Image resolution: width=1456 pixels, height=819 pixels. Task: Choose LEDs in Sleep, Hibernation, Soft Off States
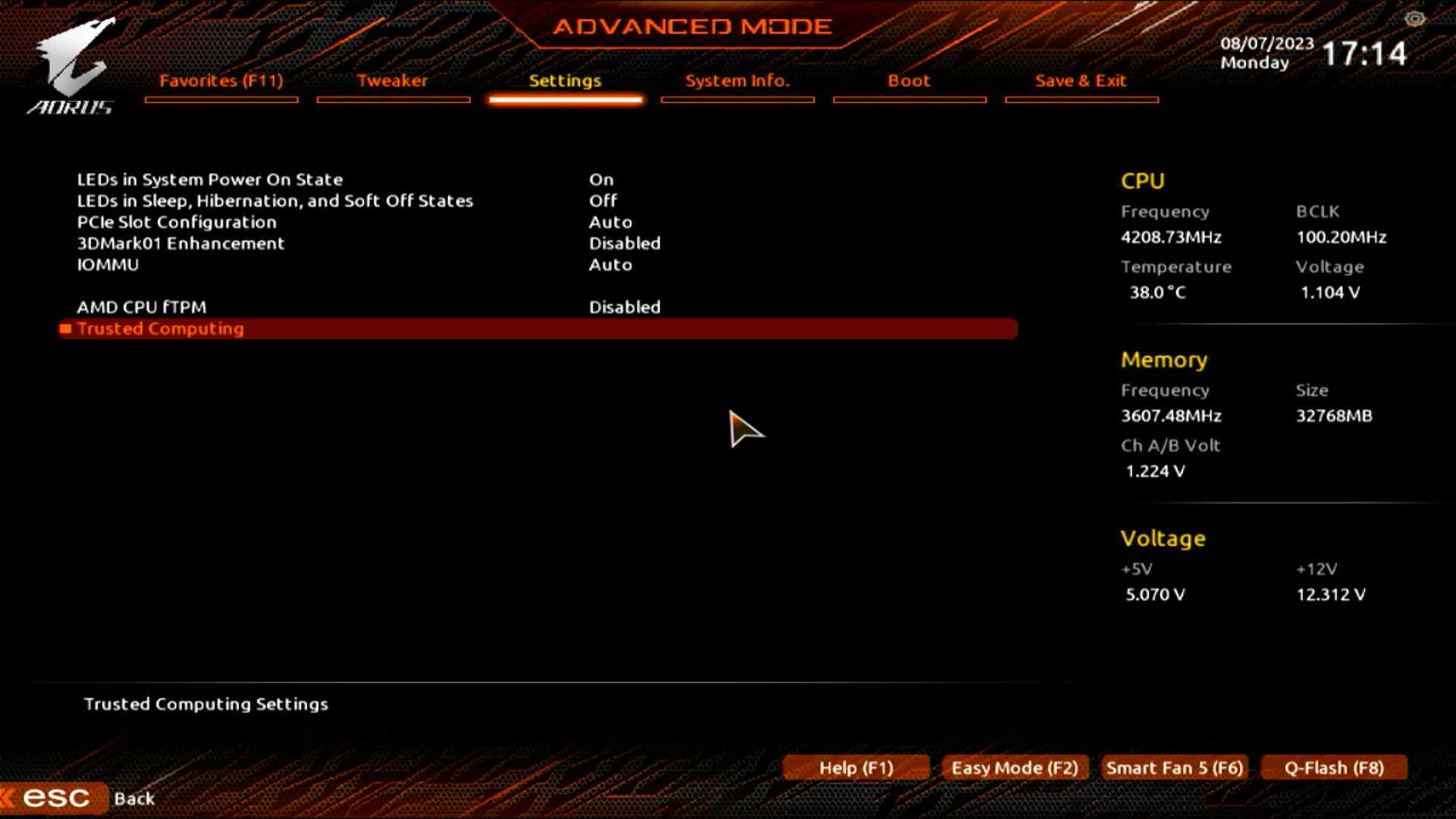click(275, 201)
